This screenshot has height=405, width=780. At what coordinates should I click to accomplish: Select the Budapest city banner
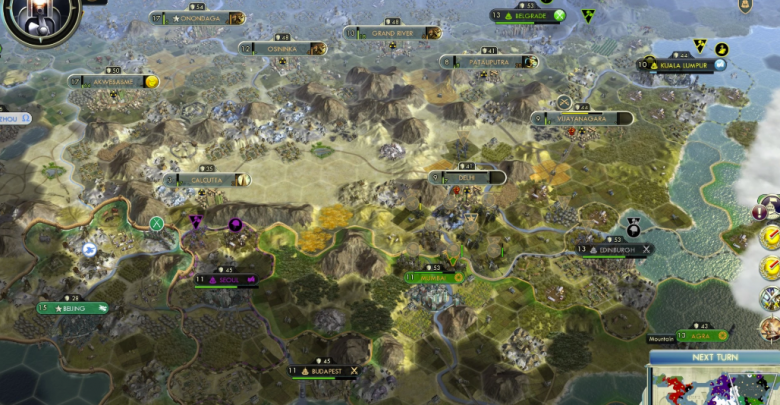tap(323, 371)
